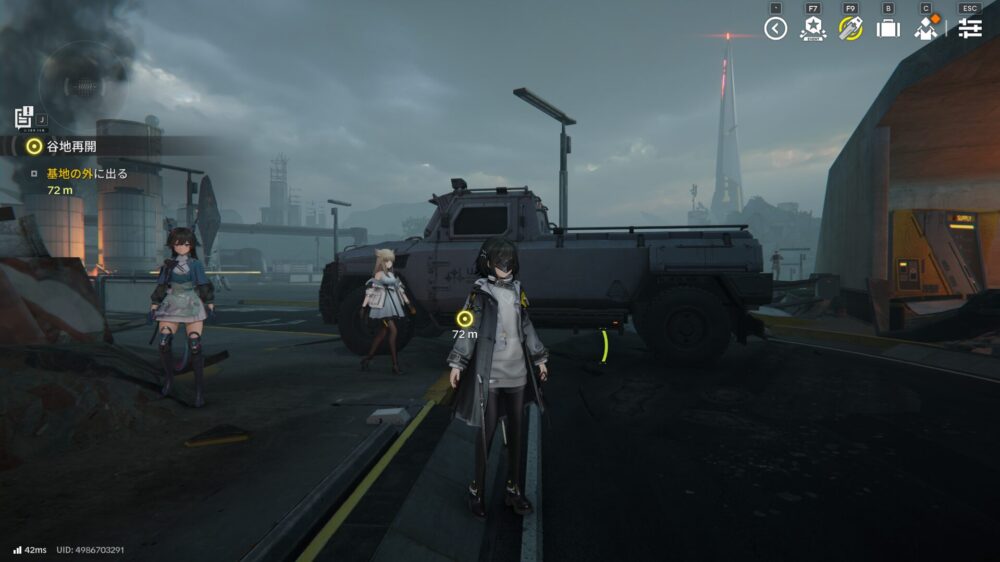
Task: Open the character menu with orange notification
Action: 927,28
